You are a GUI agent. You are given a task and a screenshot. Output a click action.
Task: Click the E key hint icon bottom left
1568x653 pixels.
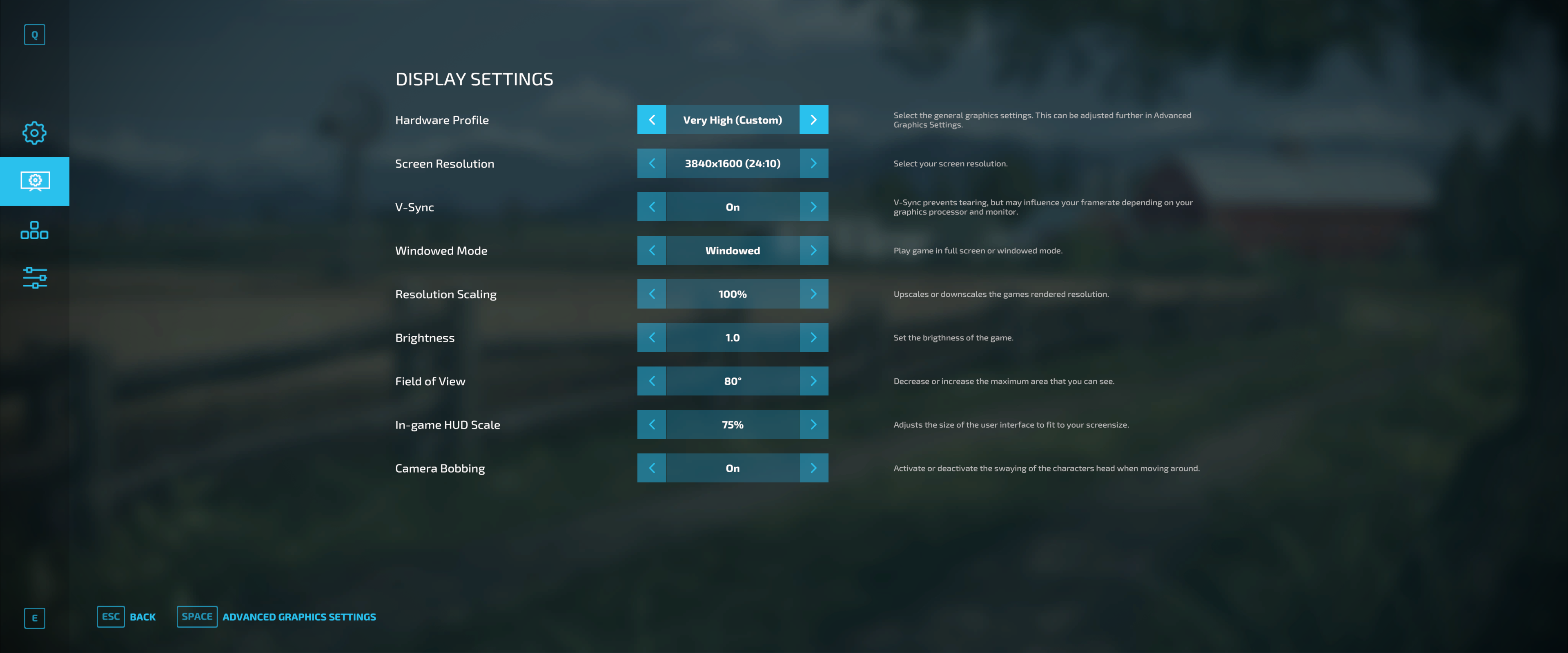pos(35,618)
